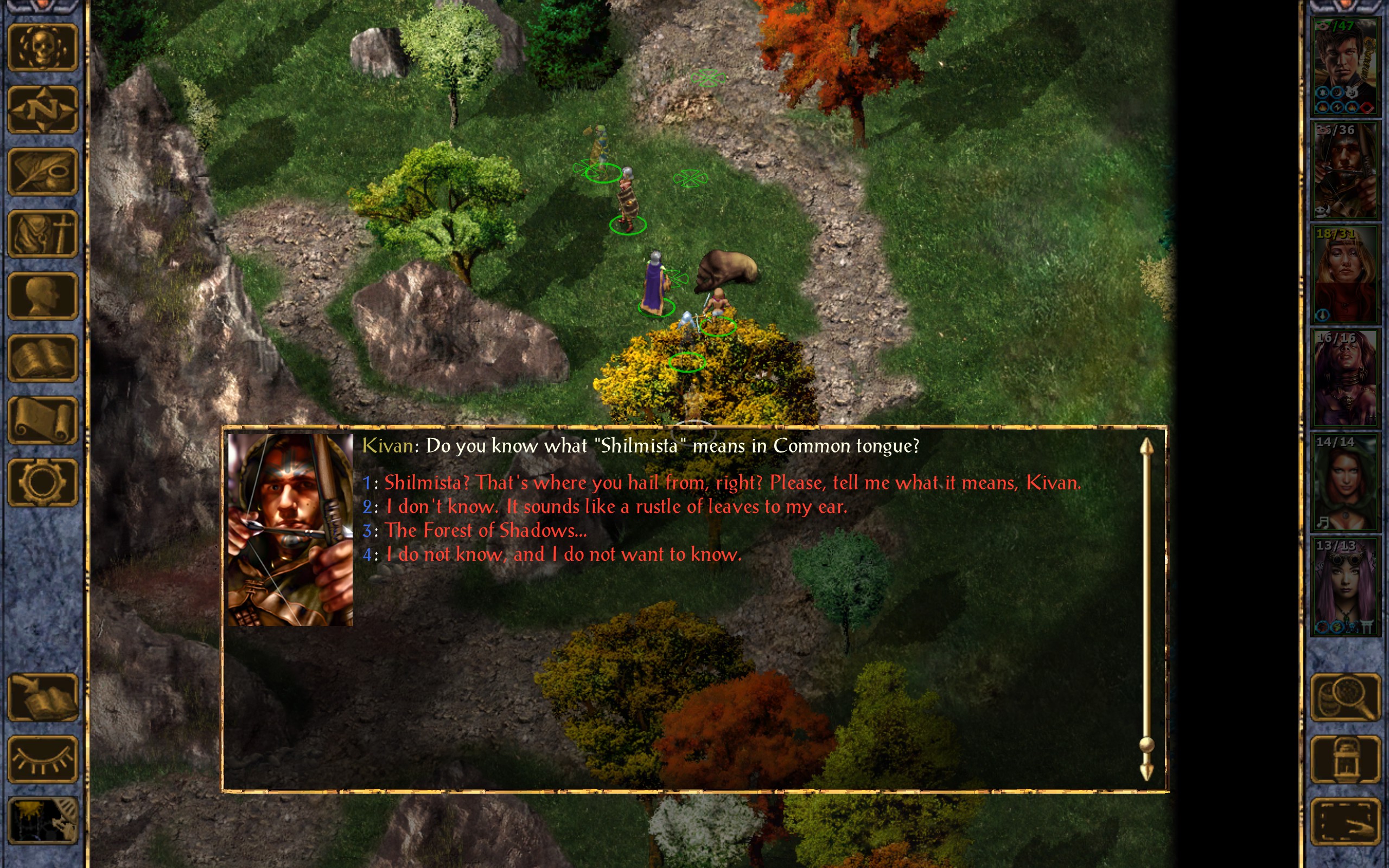Open the gear options menu

[x=42, y=482]
